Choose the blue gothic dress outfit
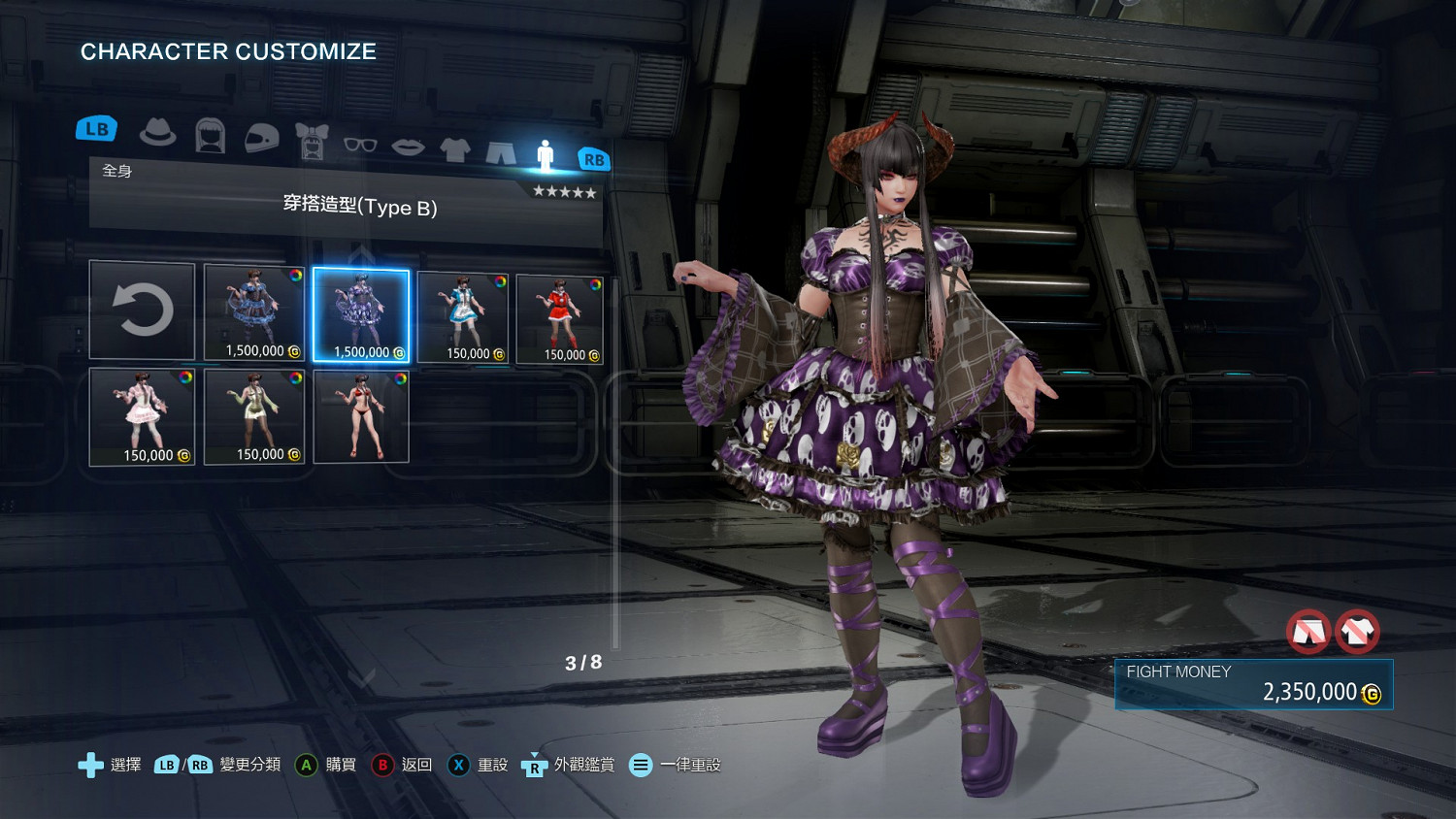The image size is (1456, 819). pyautogui.click(x=254, y=312)
